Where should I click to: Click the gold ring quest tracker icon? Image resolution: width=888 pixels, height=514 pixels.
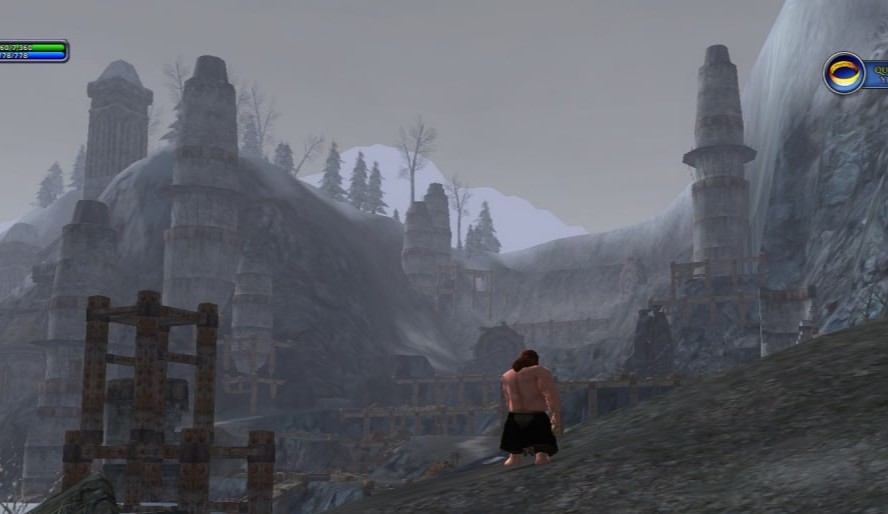[x=844, y=73]
